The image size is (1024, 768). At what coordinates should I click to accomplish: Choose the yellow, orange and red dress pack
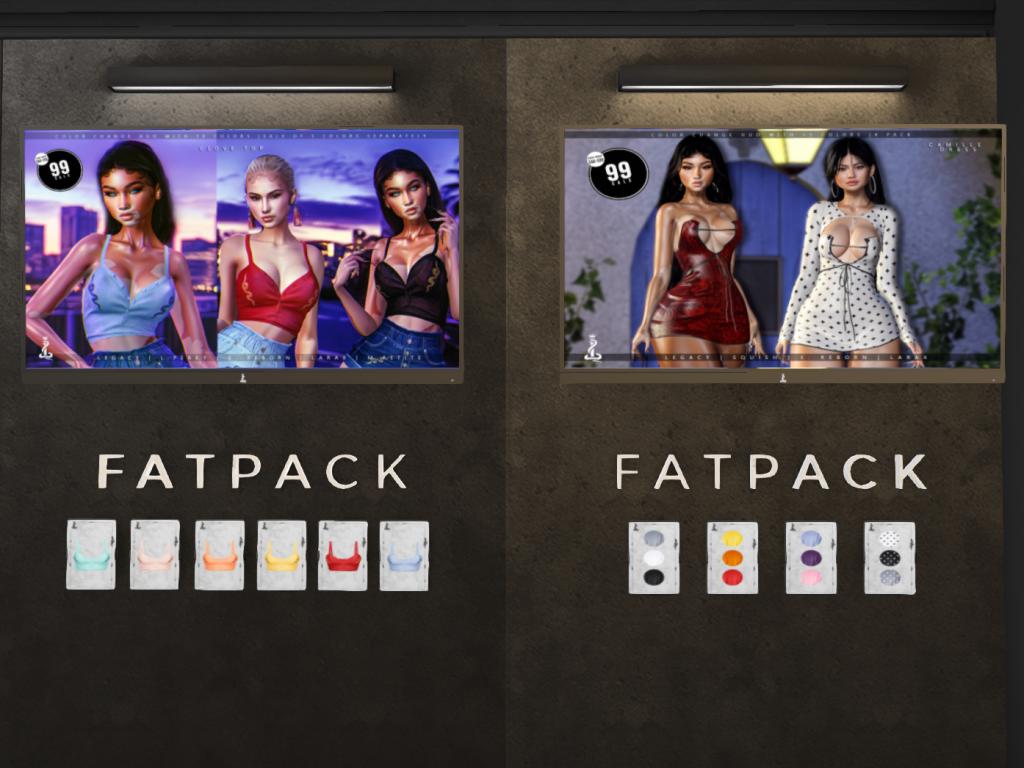[732, 558]
